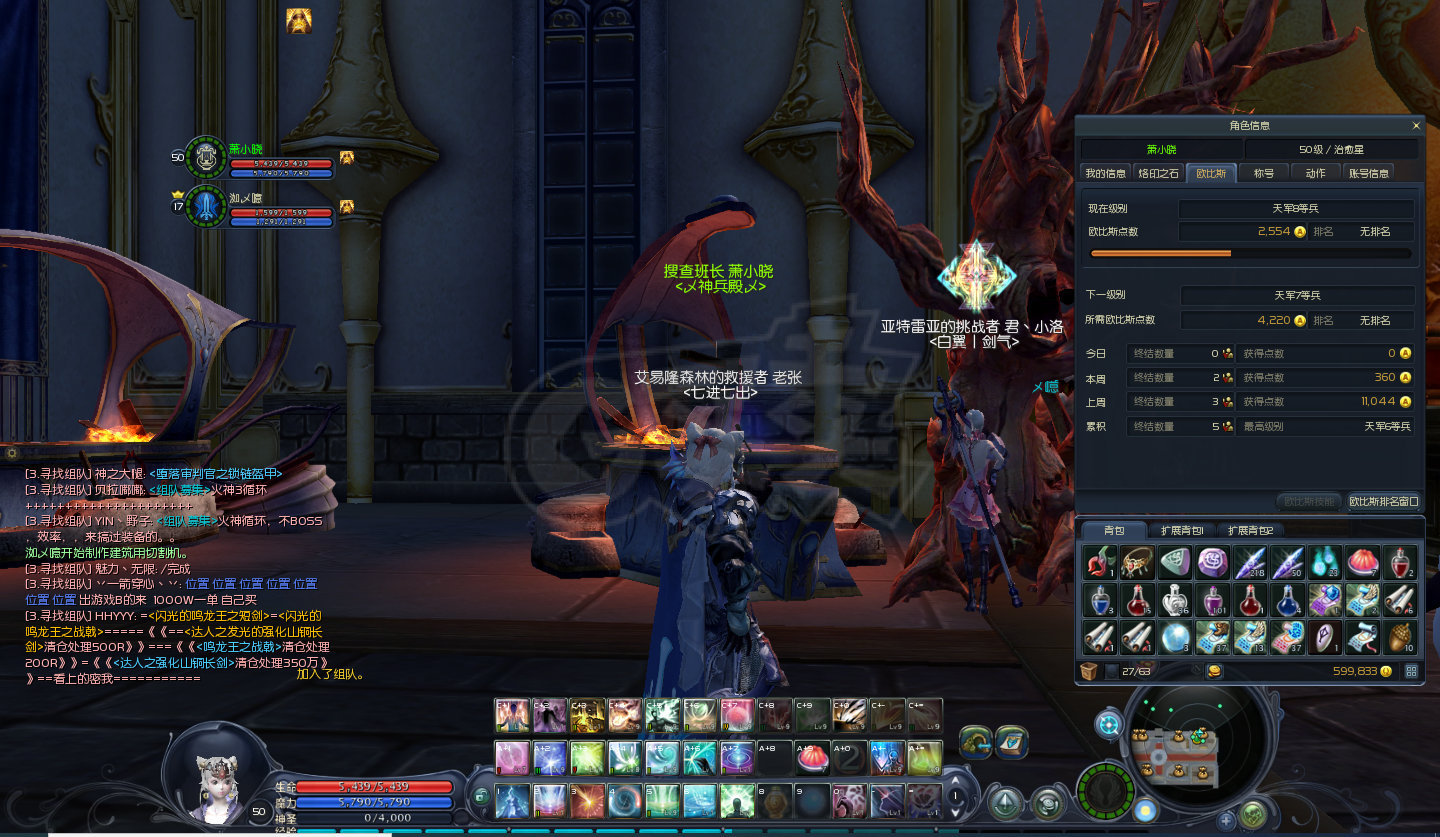Toggle the hotbar lock button
The image size is (1440, 837).
pyautogui.click(x=481, y=796)
